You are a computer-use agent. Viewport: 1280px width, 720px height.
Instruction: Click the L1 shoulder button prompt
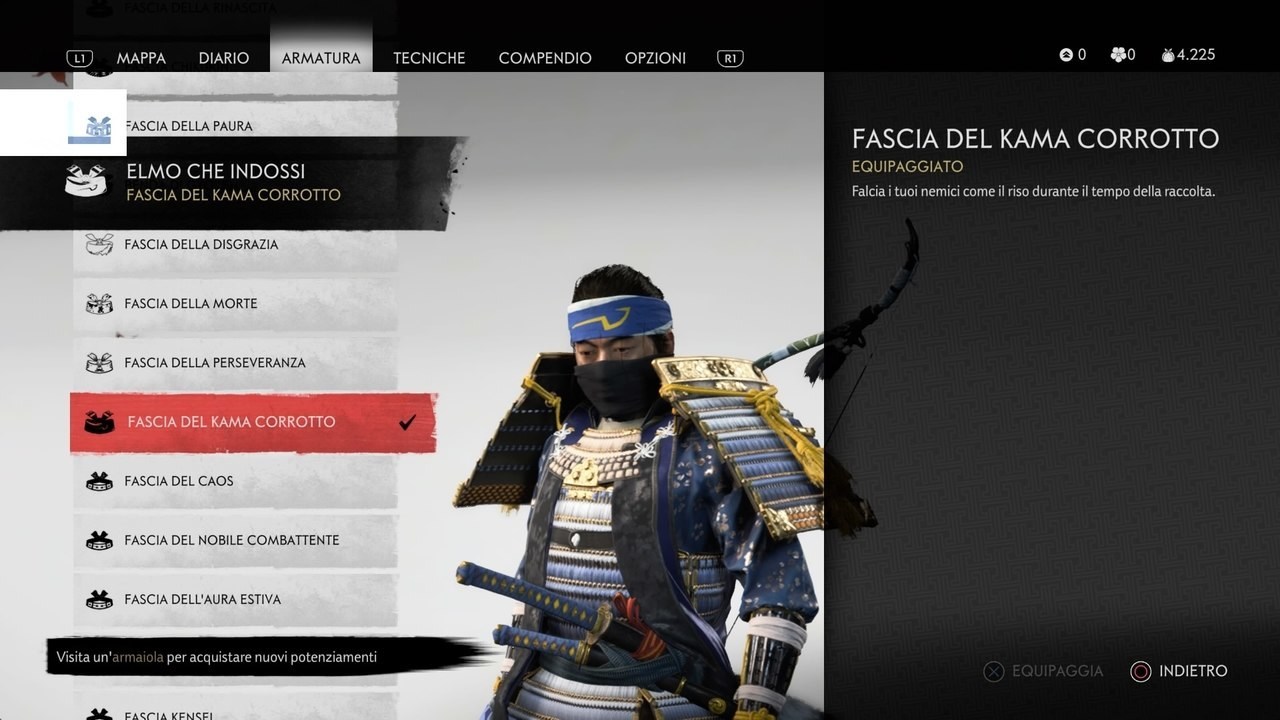(79, 57)
